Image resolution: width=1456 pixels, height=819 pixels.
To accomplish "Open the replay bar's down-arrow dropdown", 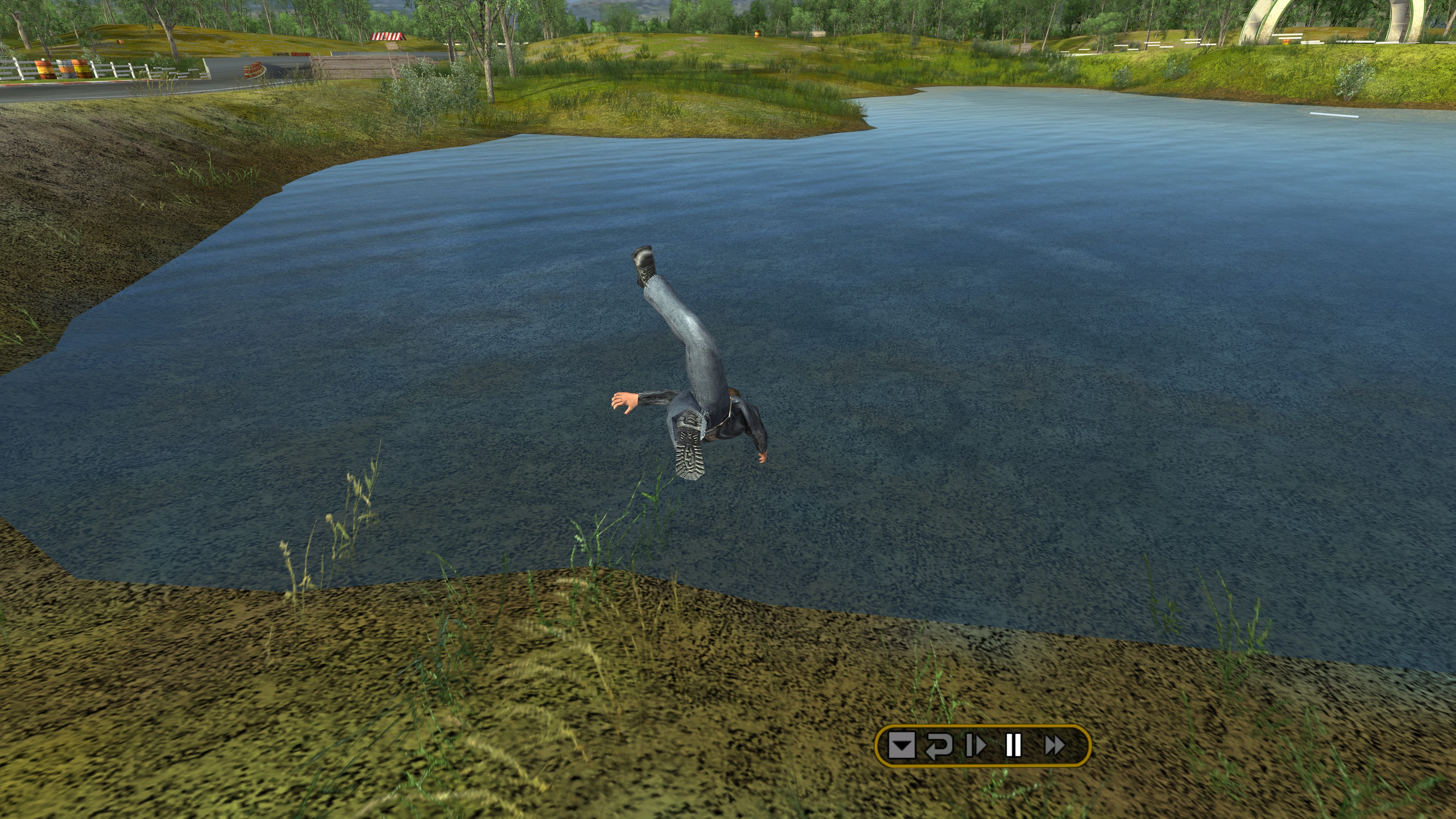I will tap(902, 745).
